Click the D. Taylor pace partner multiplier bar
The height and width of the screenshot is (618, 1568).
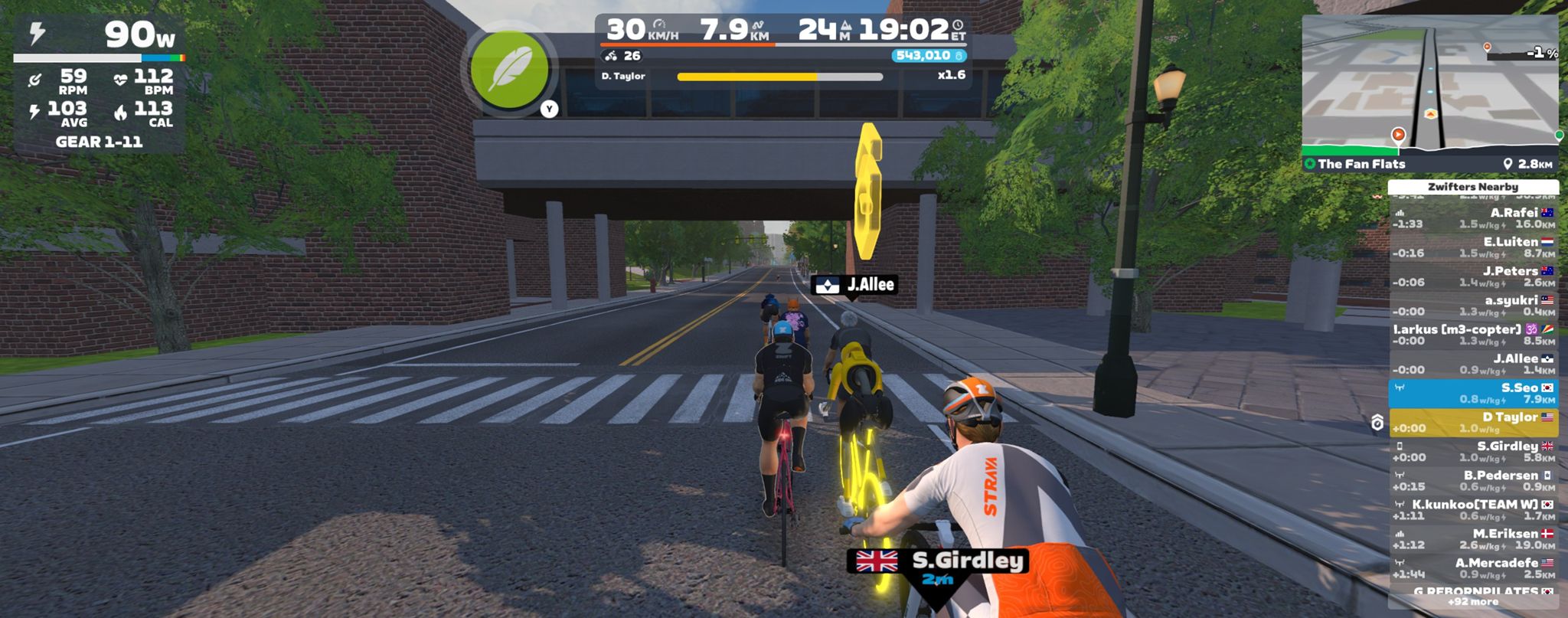(x=779, y=77)
